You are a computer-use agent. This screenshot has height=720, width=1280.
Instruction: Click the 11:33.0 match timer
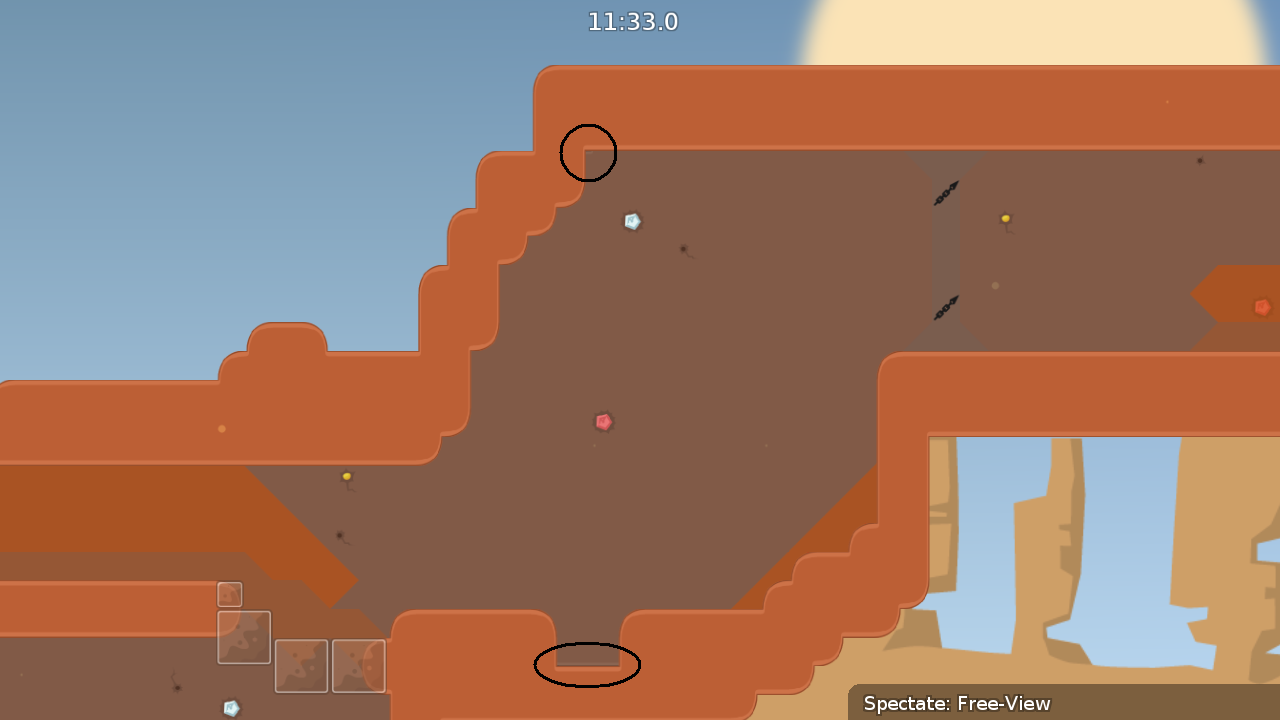pos(634,21)
